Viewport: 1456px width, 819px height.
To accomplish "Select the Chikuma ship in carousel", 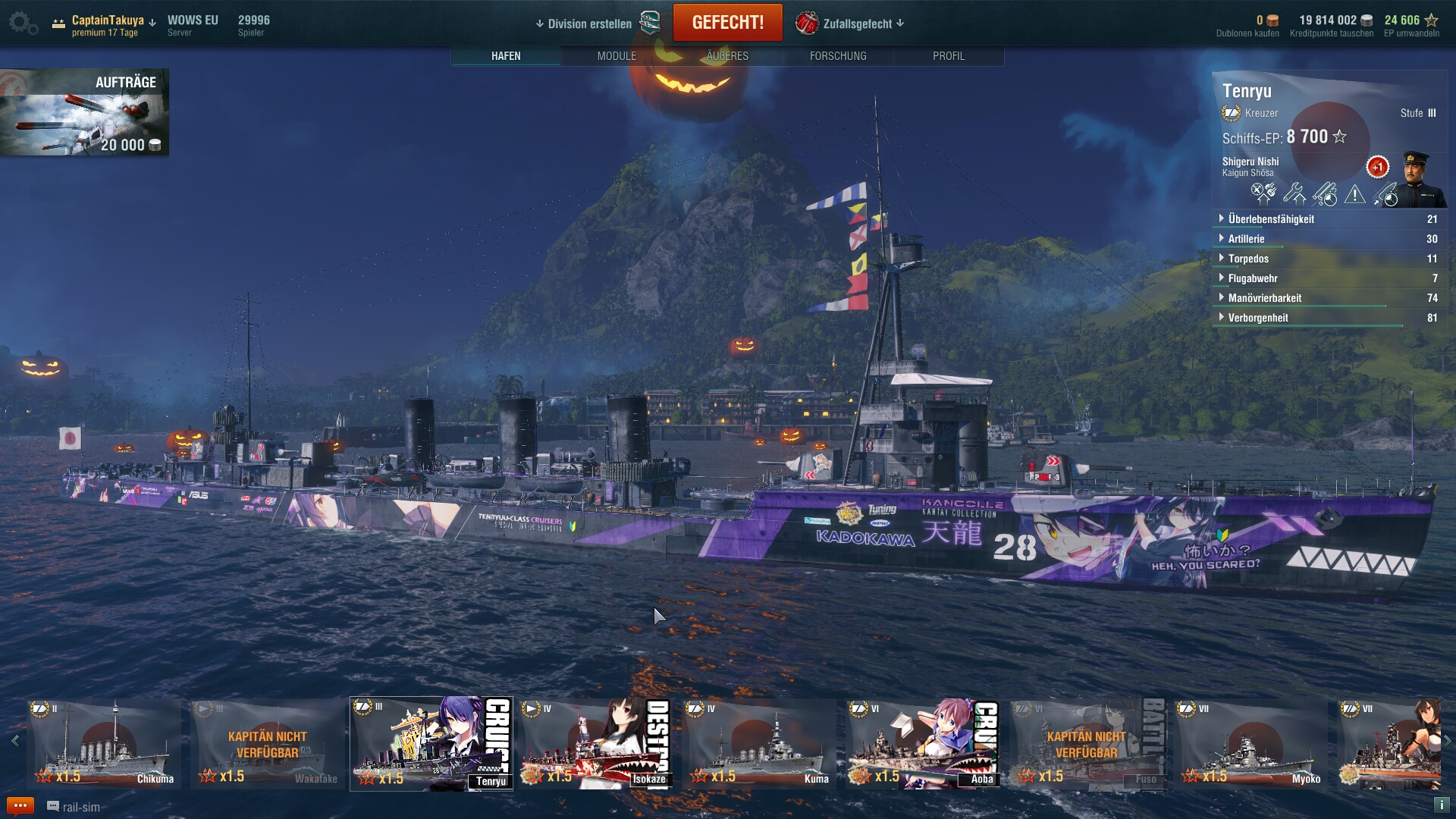I will pyautogui.click(x=105, y=743).
